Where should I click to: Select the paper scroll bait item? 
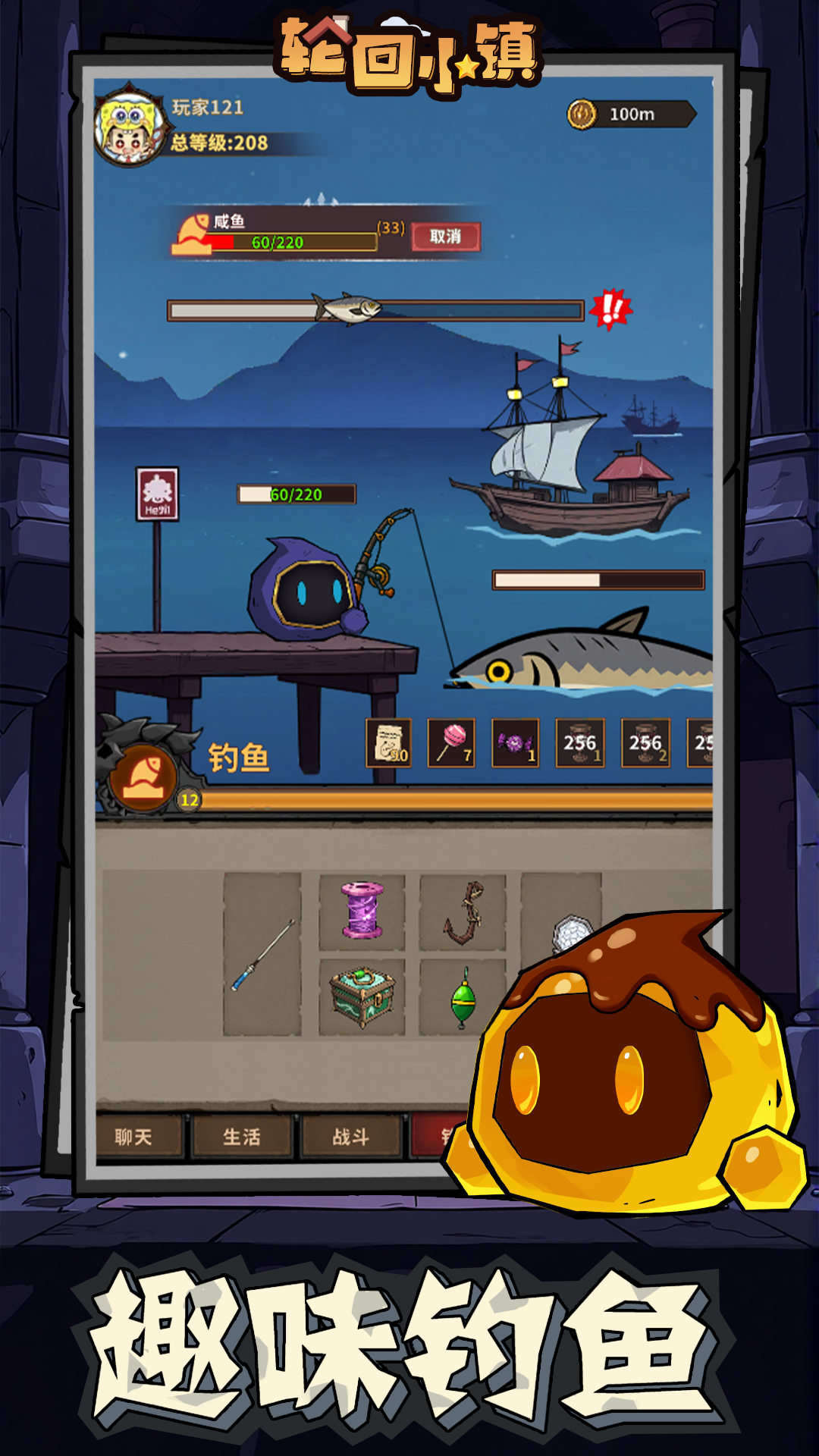tap(389, 742)
